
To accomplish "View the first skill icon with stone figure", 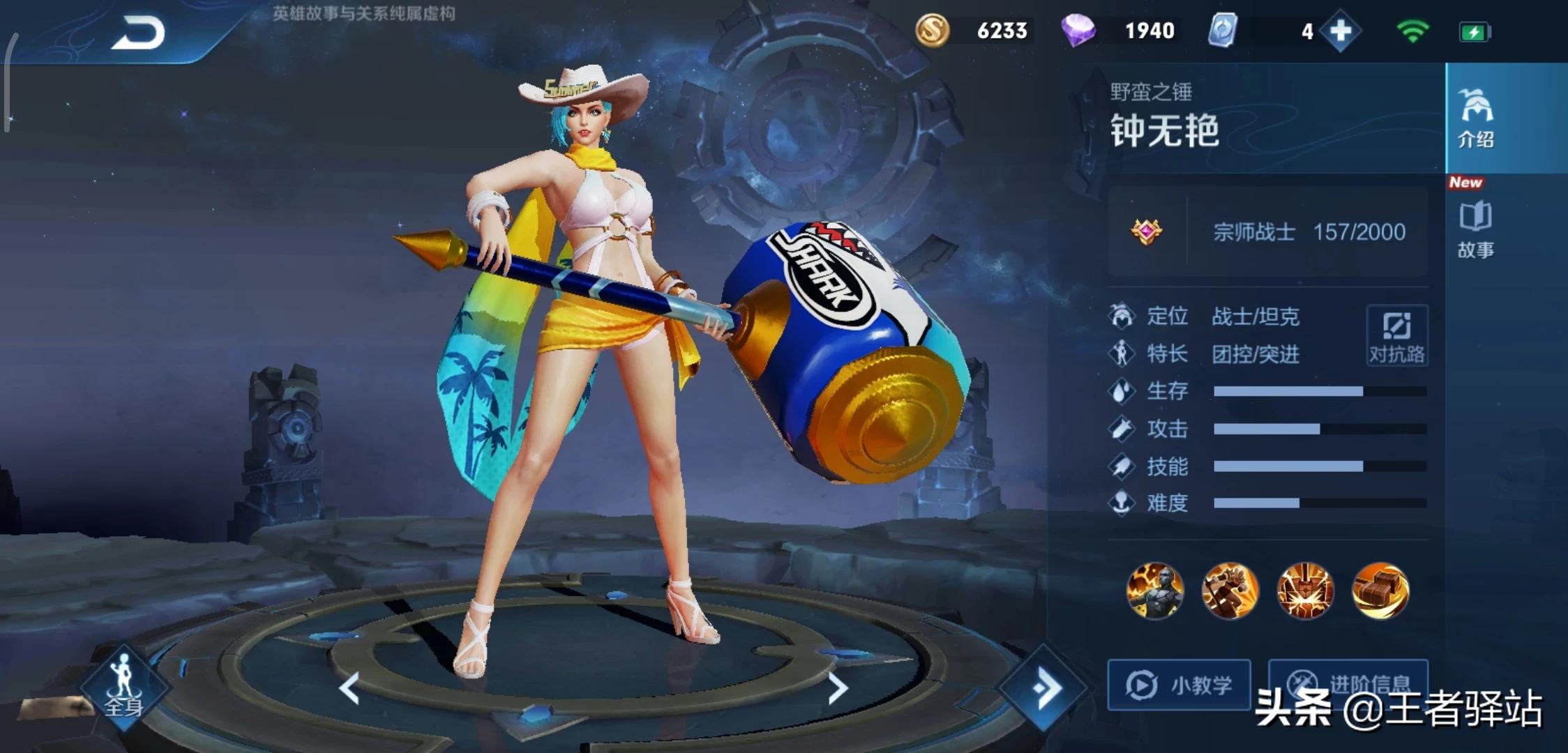I will point(1155,591).
